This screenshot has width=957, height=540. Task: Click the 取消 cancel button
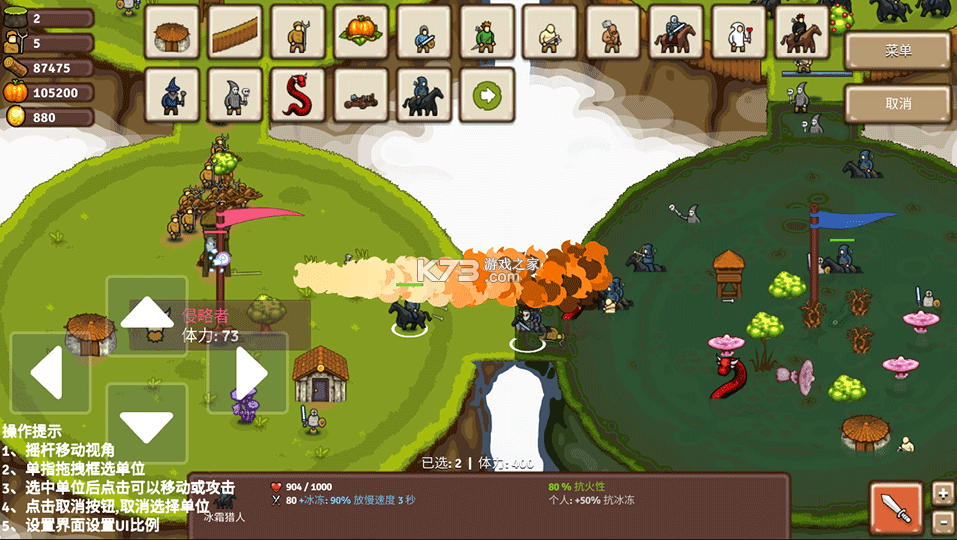(897, 103)
